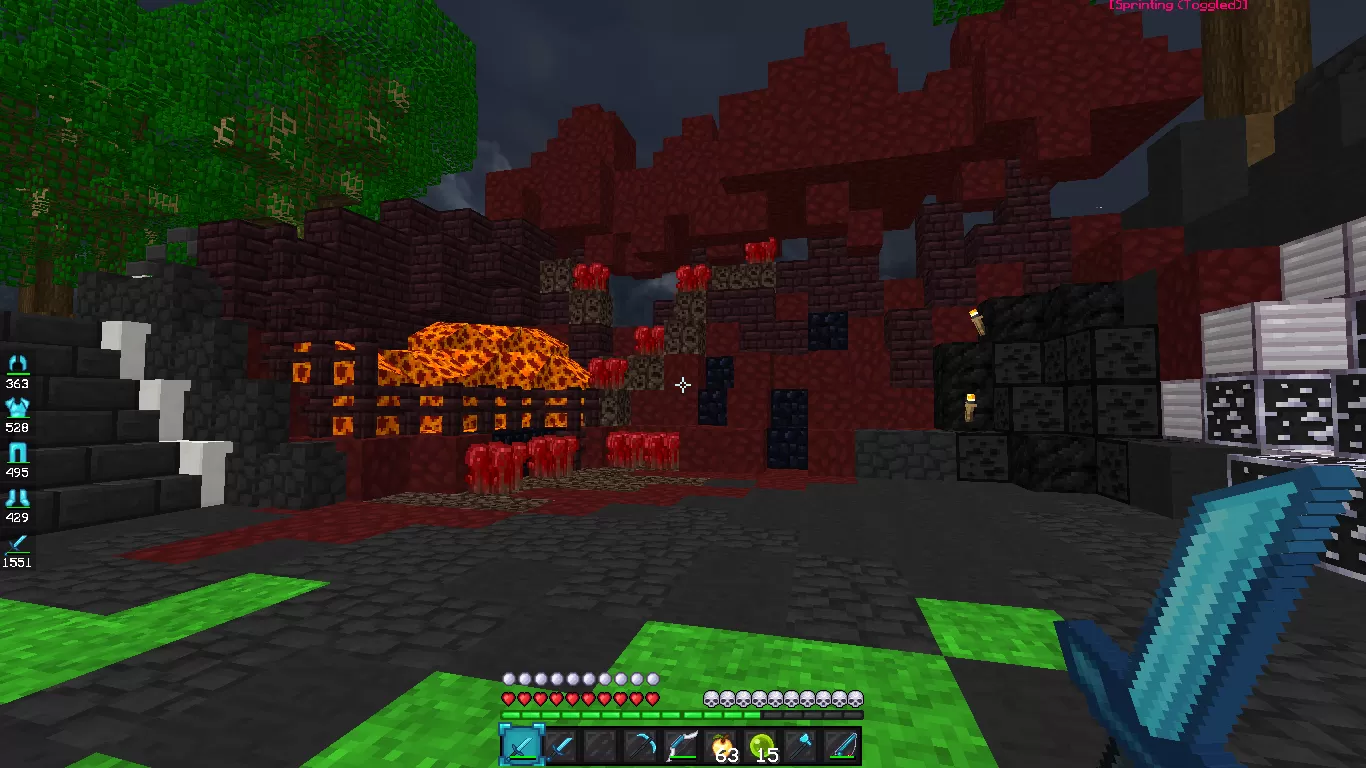The width and height of the screenshot is (1366, 768).
Task: Select the diamond pickaxe in the hotbar
Action: pyautogui.click(x=641, y=745)
